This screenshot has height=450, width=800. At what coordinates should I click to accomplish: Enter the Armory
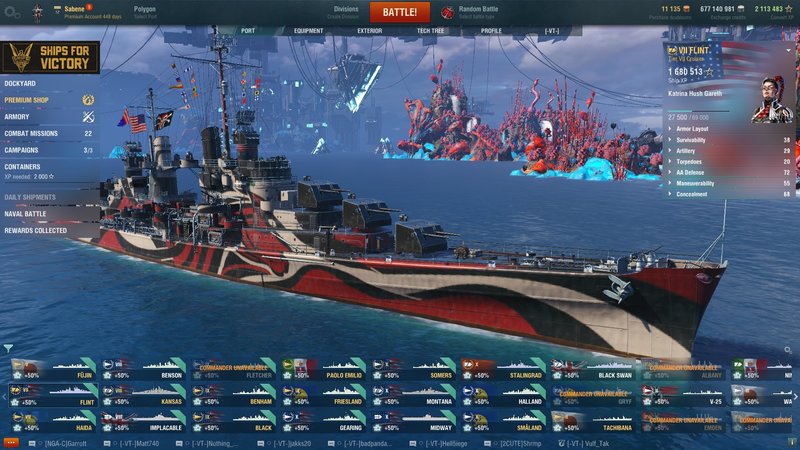click(x=20, y=117)
